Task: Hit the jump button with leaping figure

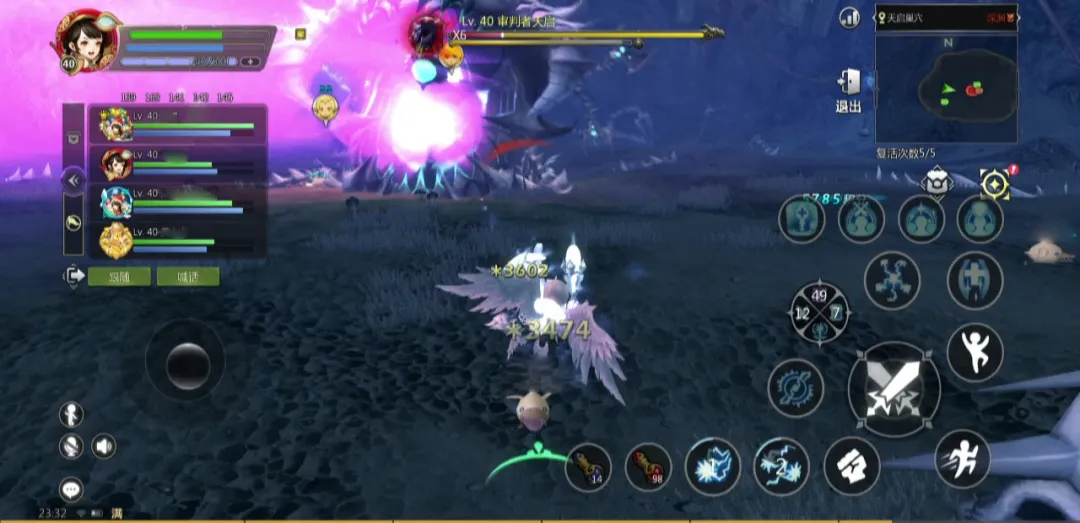Action: click(x=974, y=352)
